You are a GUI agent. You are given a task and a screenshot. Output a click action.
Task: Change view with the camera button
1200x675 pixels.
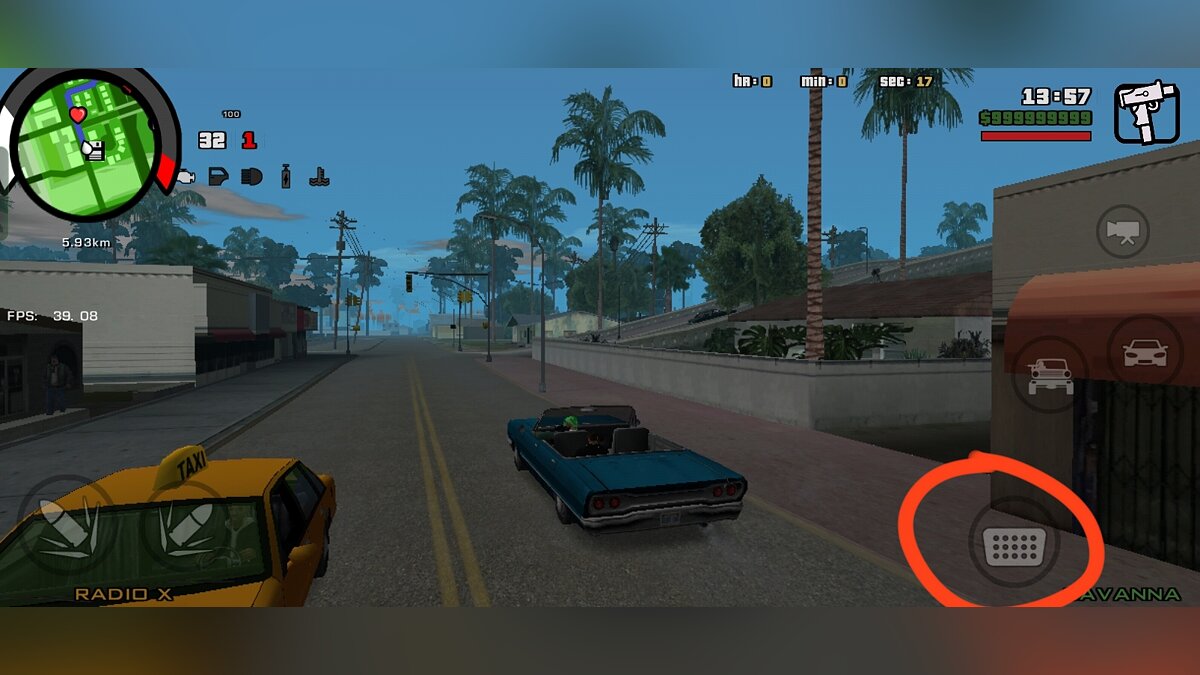[x=1123, y=232]
